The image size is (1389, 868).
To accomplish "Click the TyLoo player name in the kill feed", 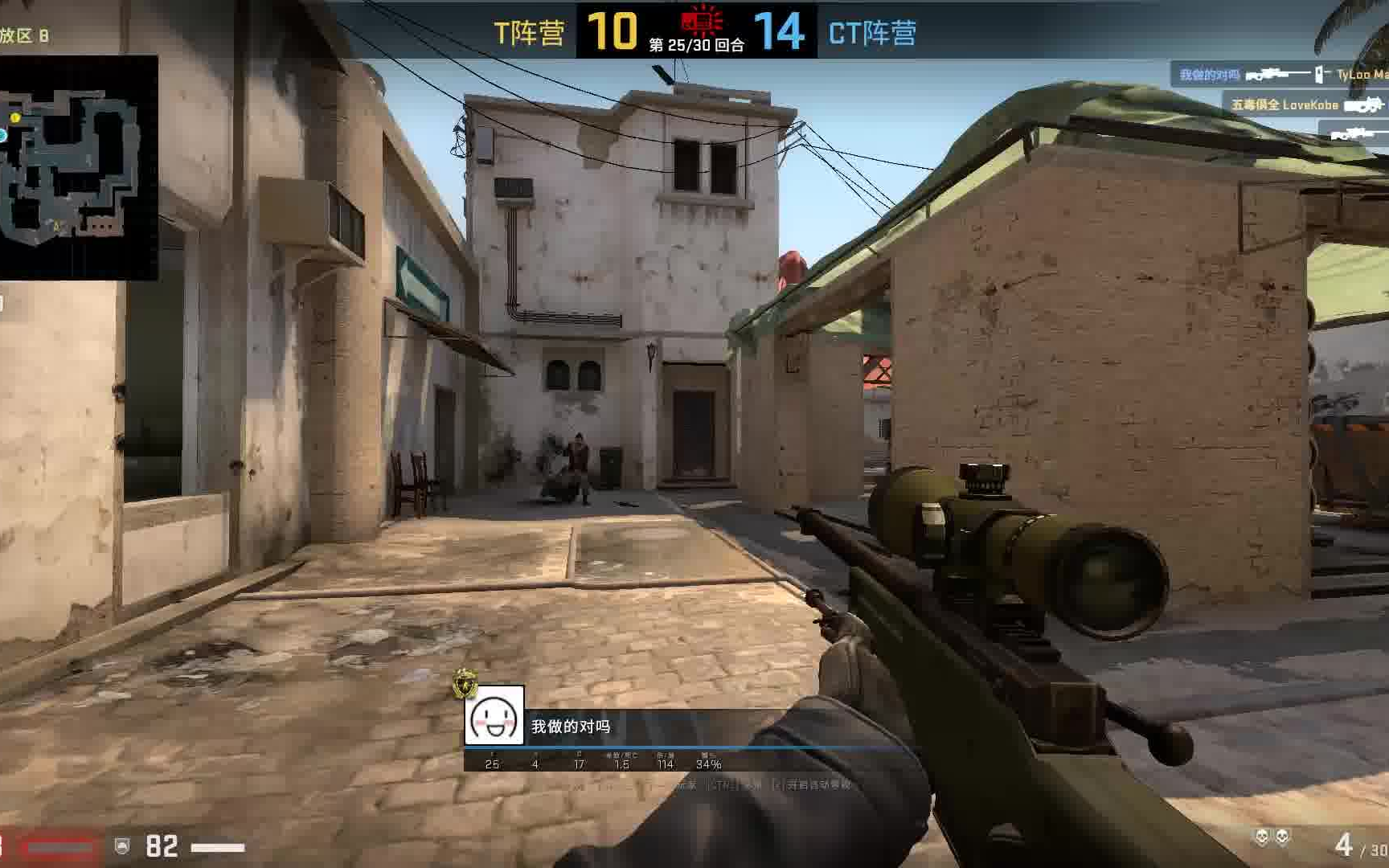I will pyautogui.click(x=1368, y=73).
